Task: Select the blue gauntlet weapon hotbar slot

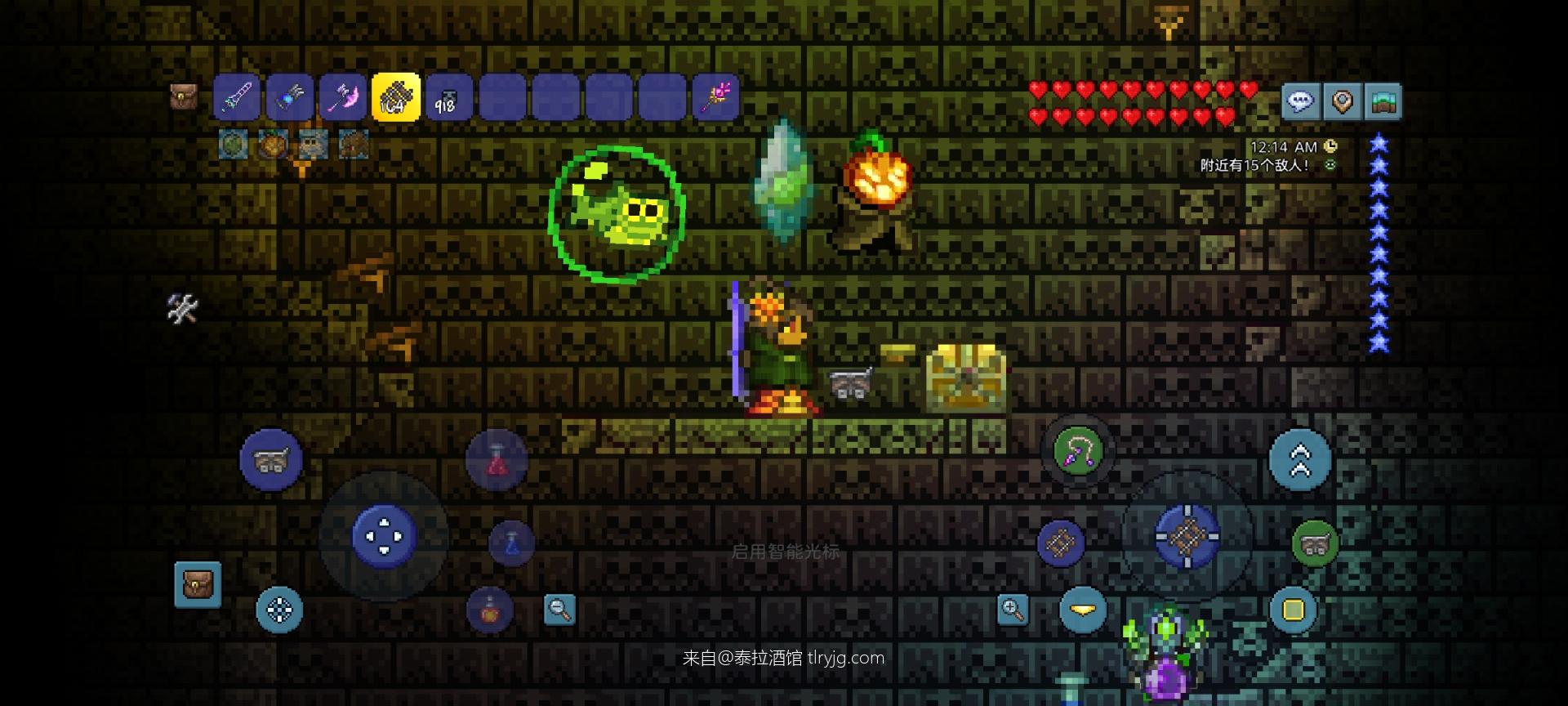Action: pyautogui.click(x=290, y=99)
